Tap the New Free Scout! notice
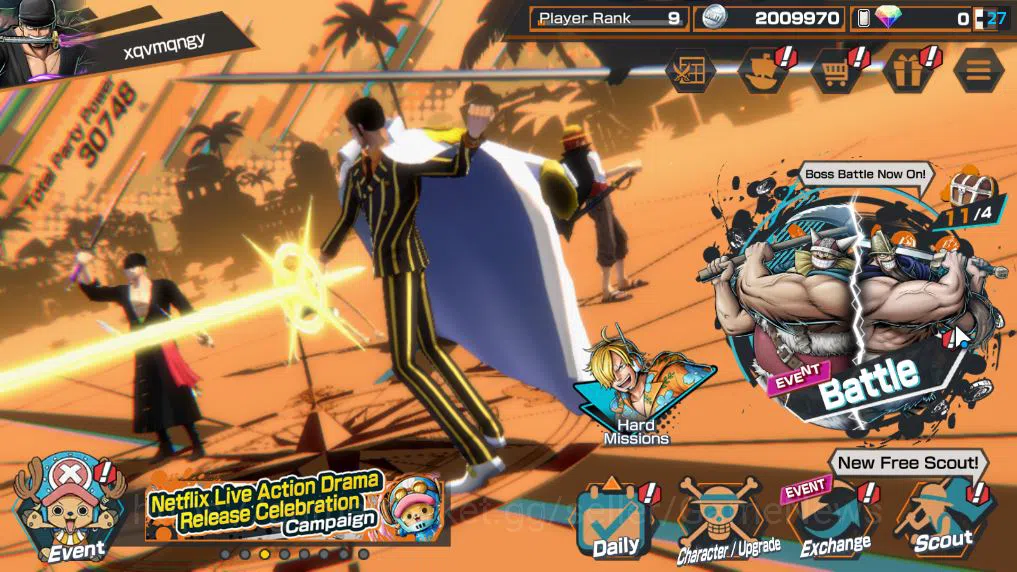1017x572 pixels. pyautogui.click(x=908, y=462)
